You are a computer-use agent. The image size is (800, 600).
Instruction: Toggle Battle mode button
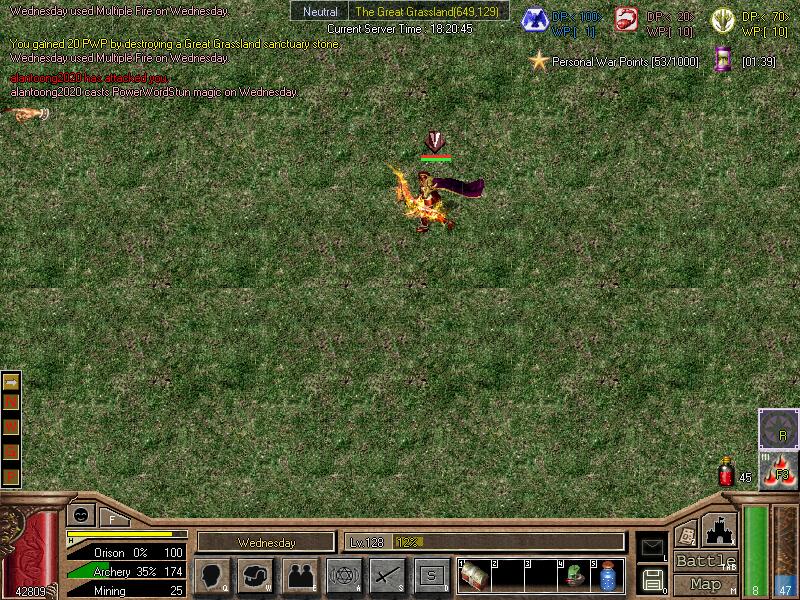[706, 561]
